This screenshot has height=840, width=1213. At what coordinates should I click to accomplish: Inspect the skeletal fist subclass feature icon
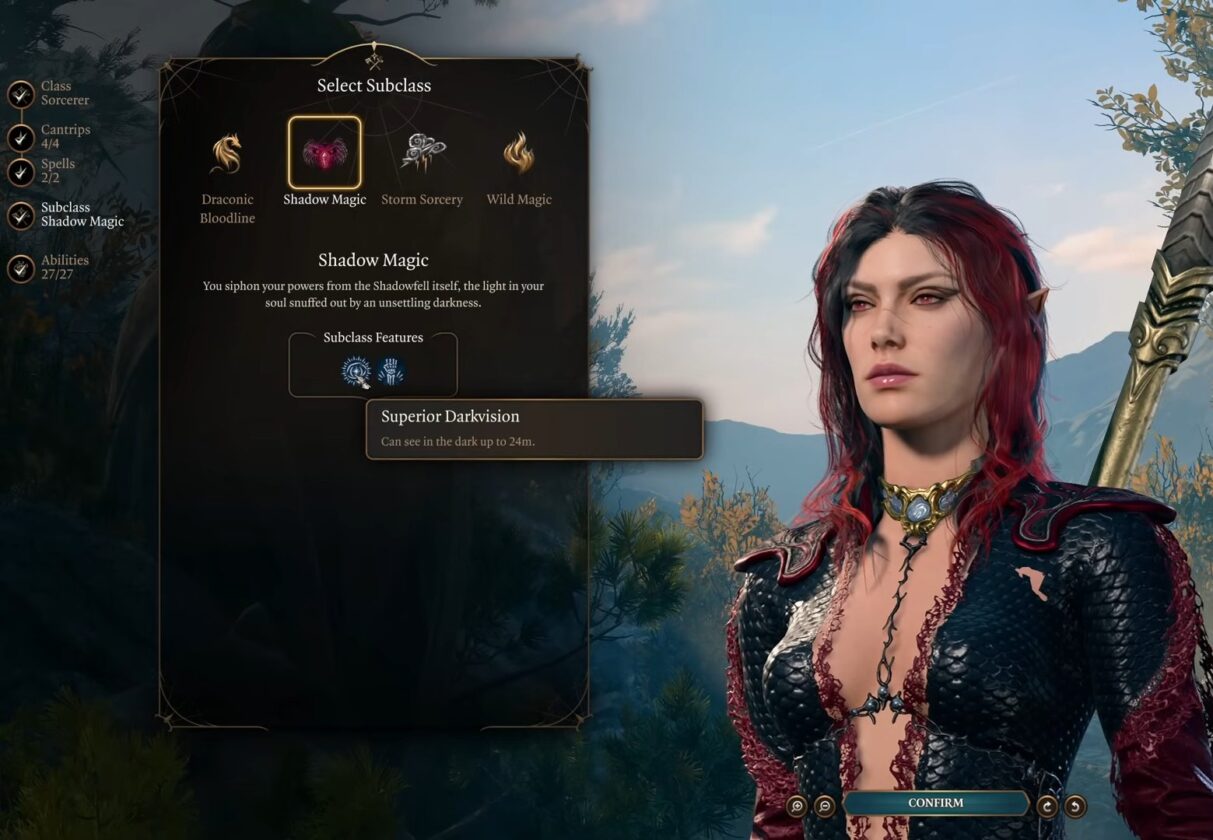[391, 371]
